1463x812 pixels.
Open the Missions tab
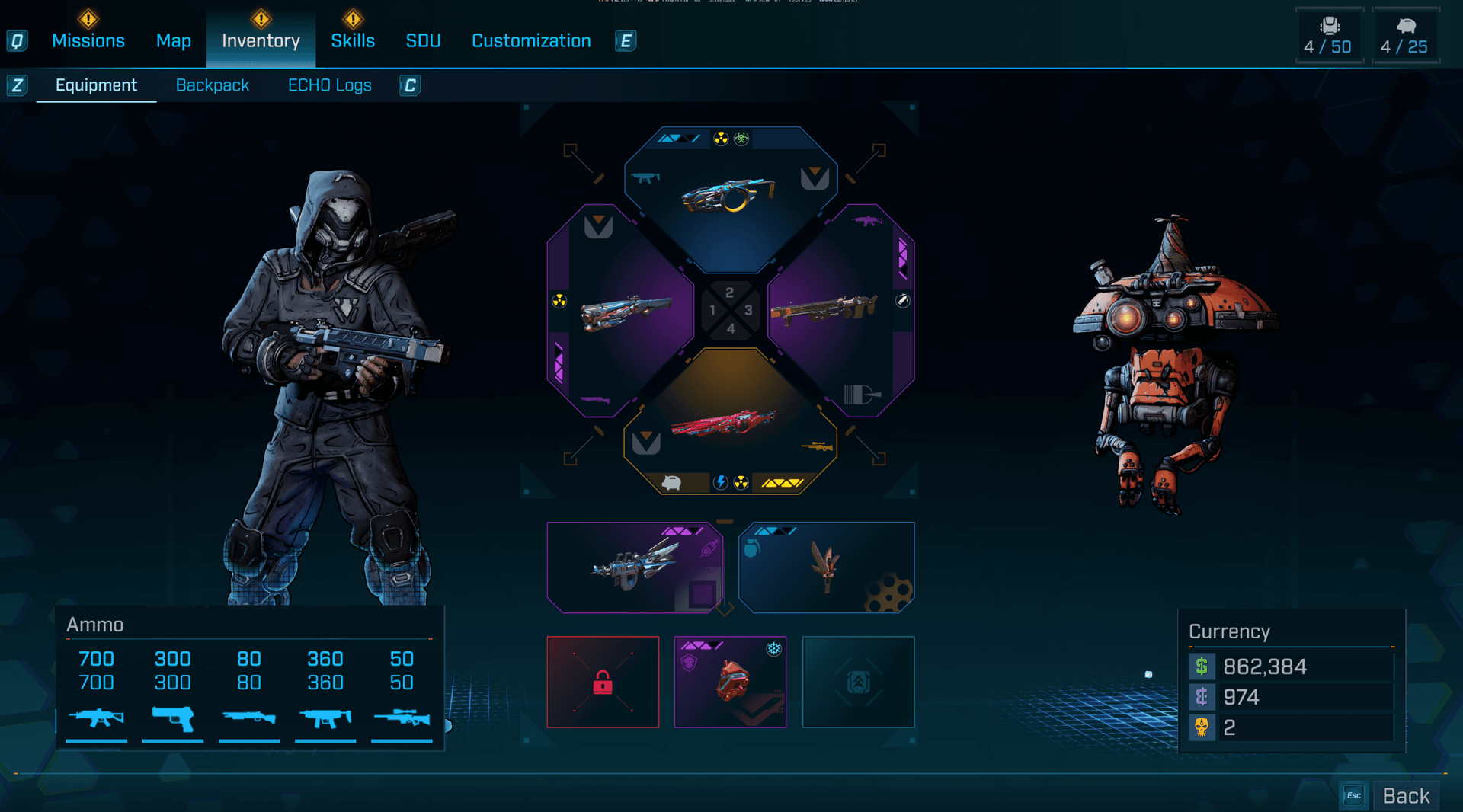[88, 41]
